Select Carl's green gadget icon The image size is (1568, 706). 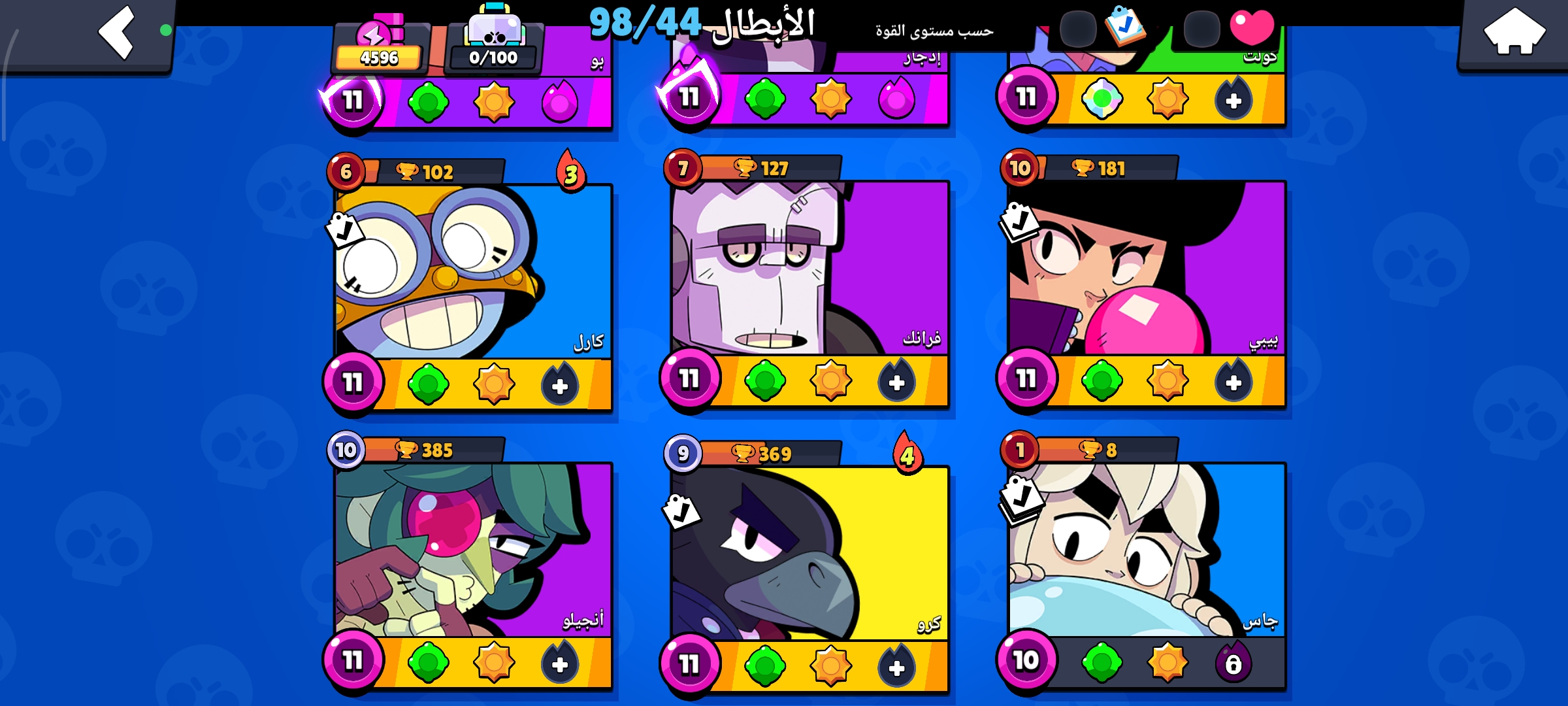[429, 384]
